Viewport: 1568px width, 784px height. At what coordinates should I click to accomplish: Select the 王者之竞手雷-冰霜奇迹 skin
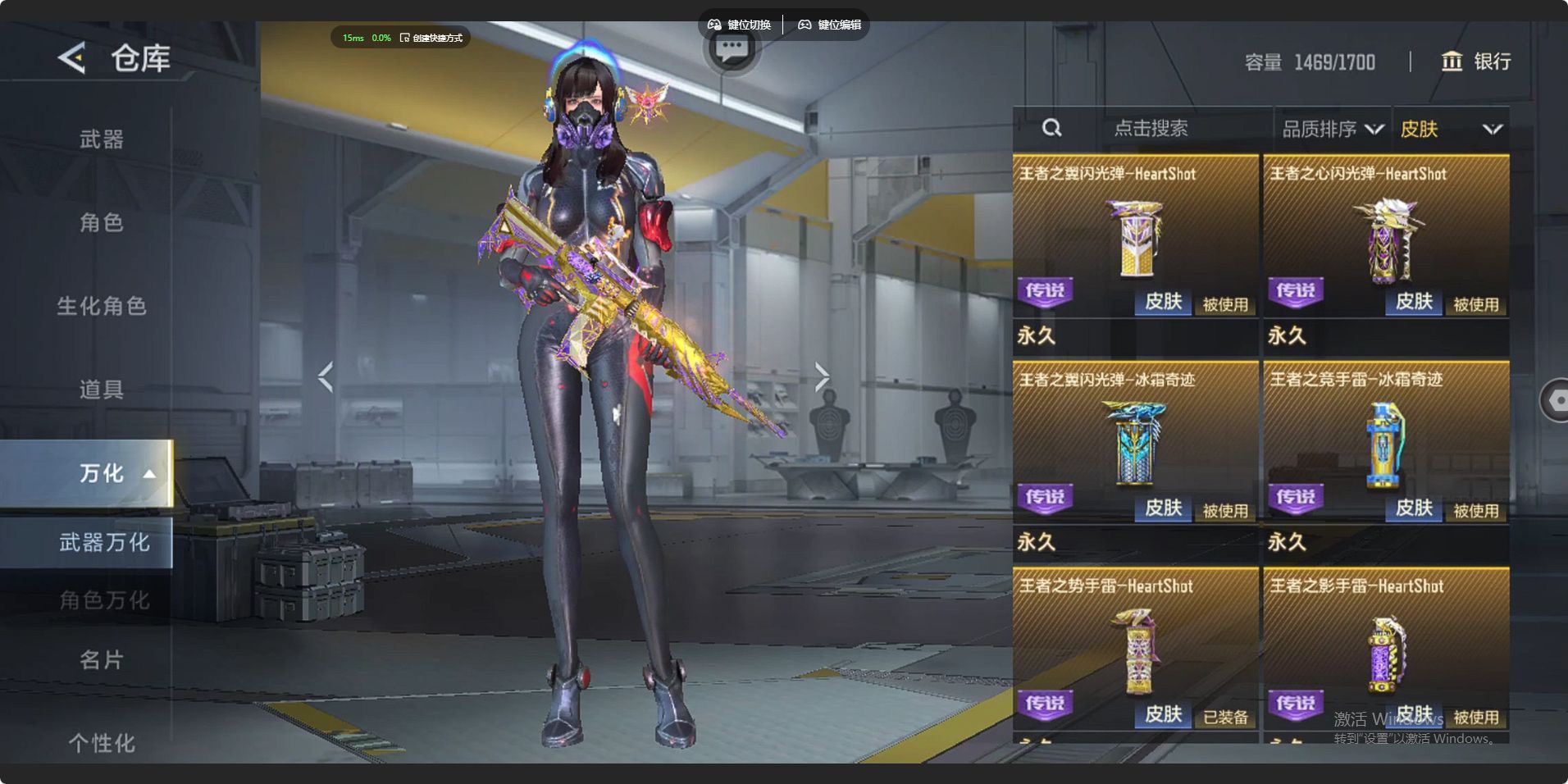point(1386,444)
